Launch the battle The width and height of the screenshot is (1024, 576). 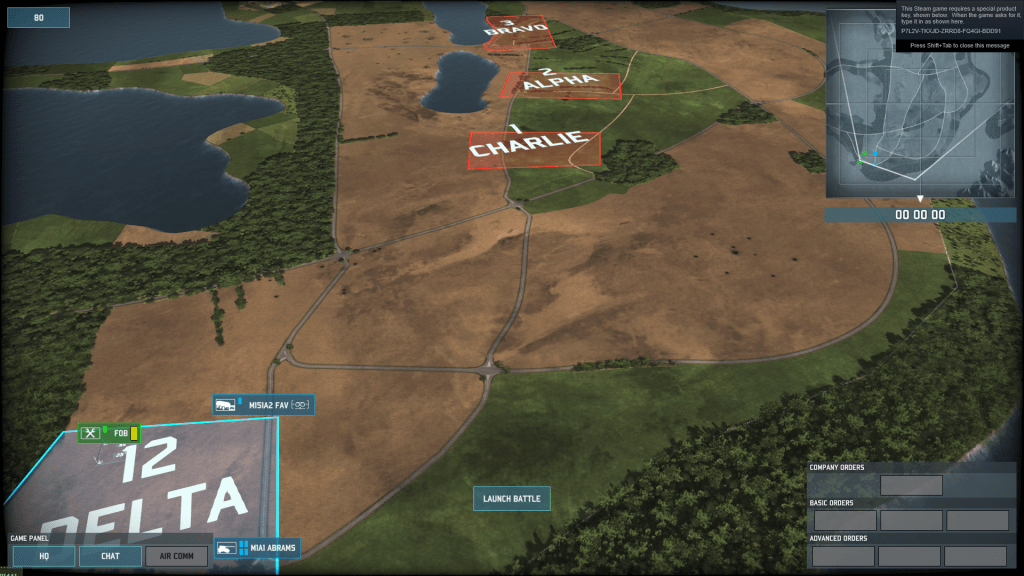tap(511, 499)
